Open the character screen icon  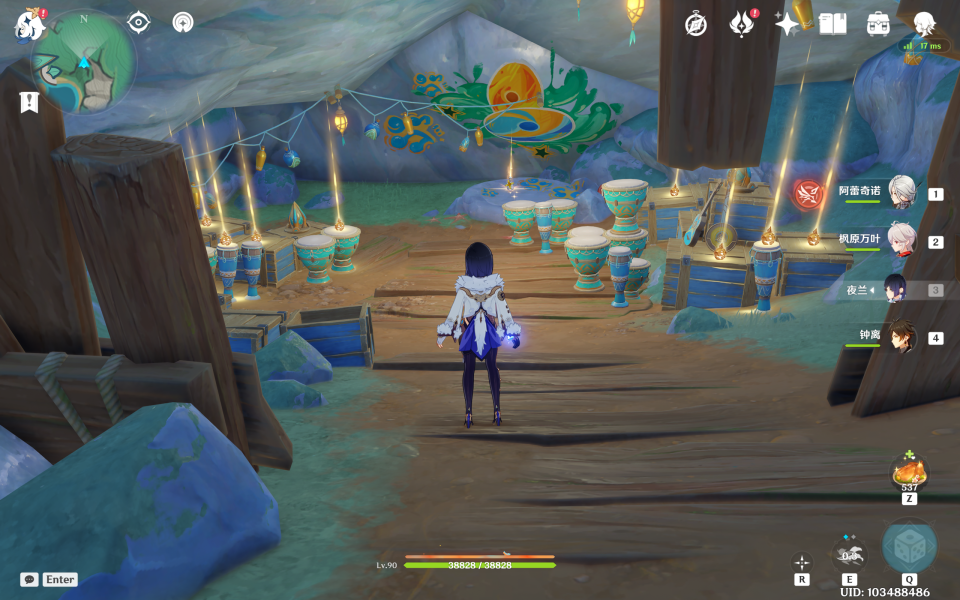(924, 24)
